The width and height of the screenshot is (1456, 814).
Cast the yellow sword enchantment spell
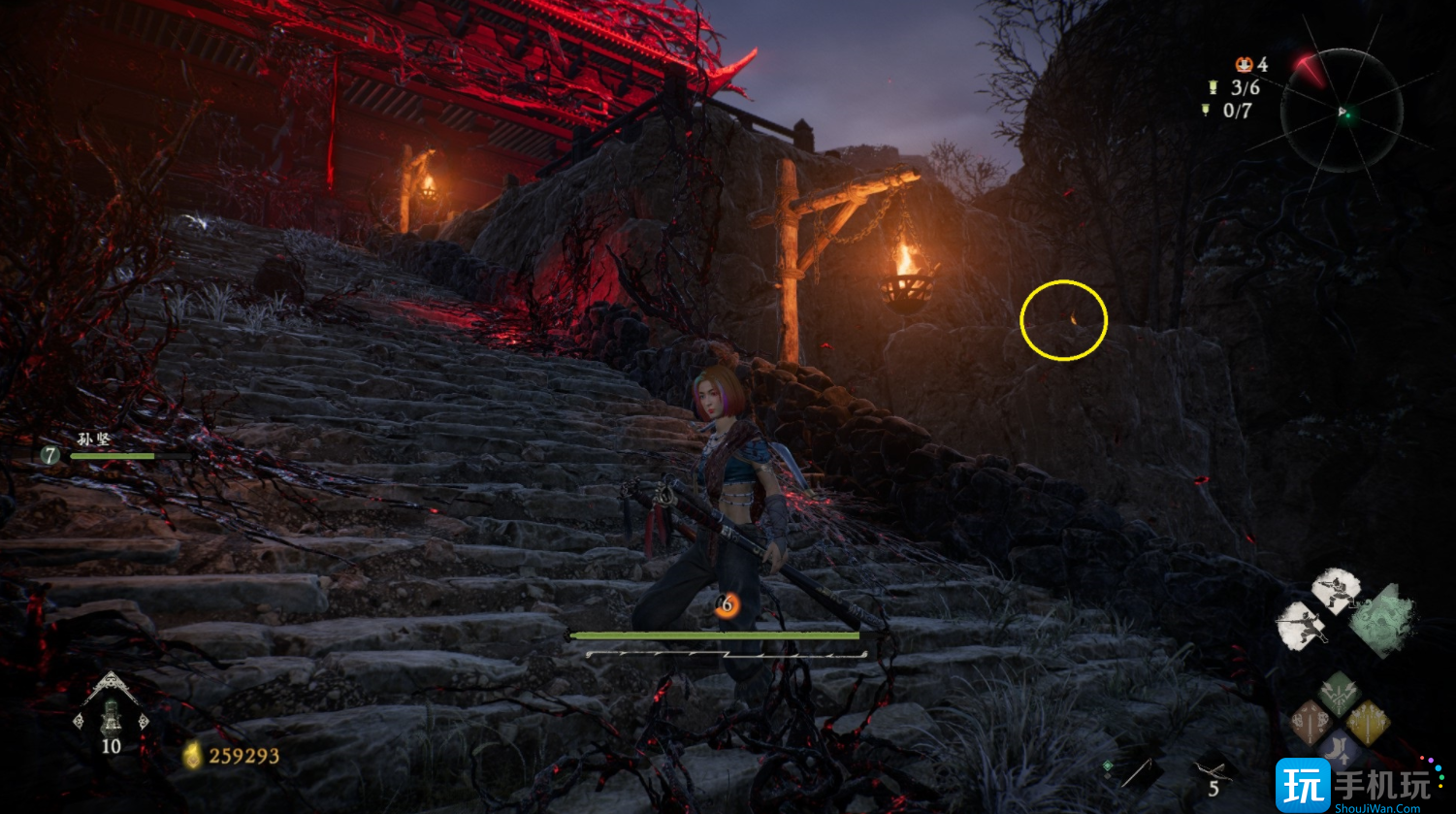tap(1367, 723)
